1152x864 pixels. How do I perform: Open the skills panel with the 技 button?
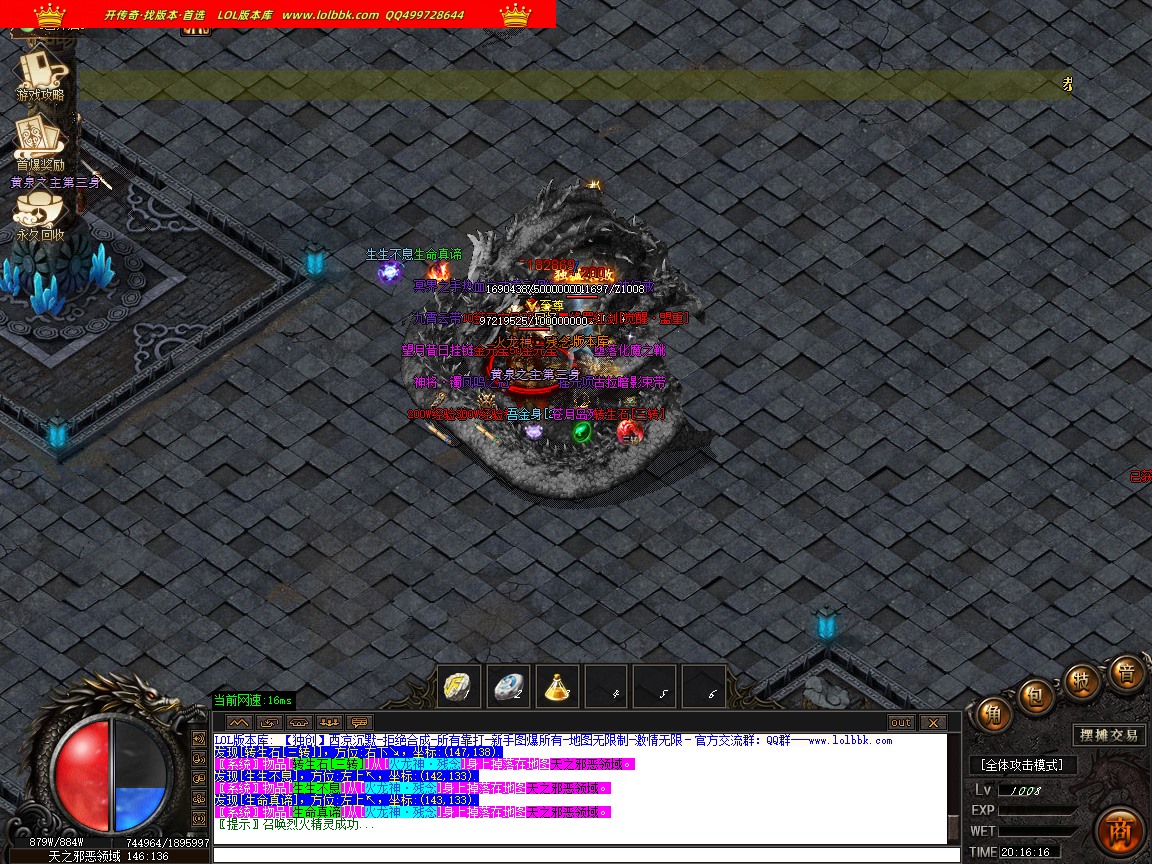[x=1082, y=680]
